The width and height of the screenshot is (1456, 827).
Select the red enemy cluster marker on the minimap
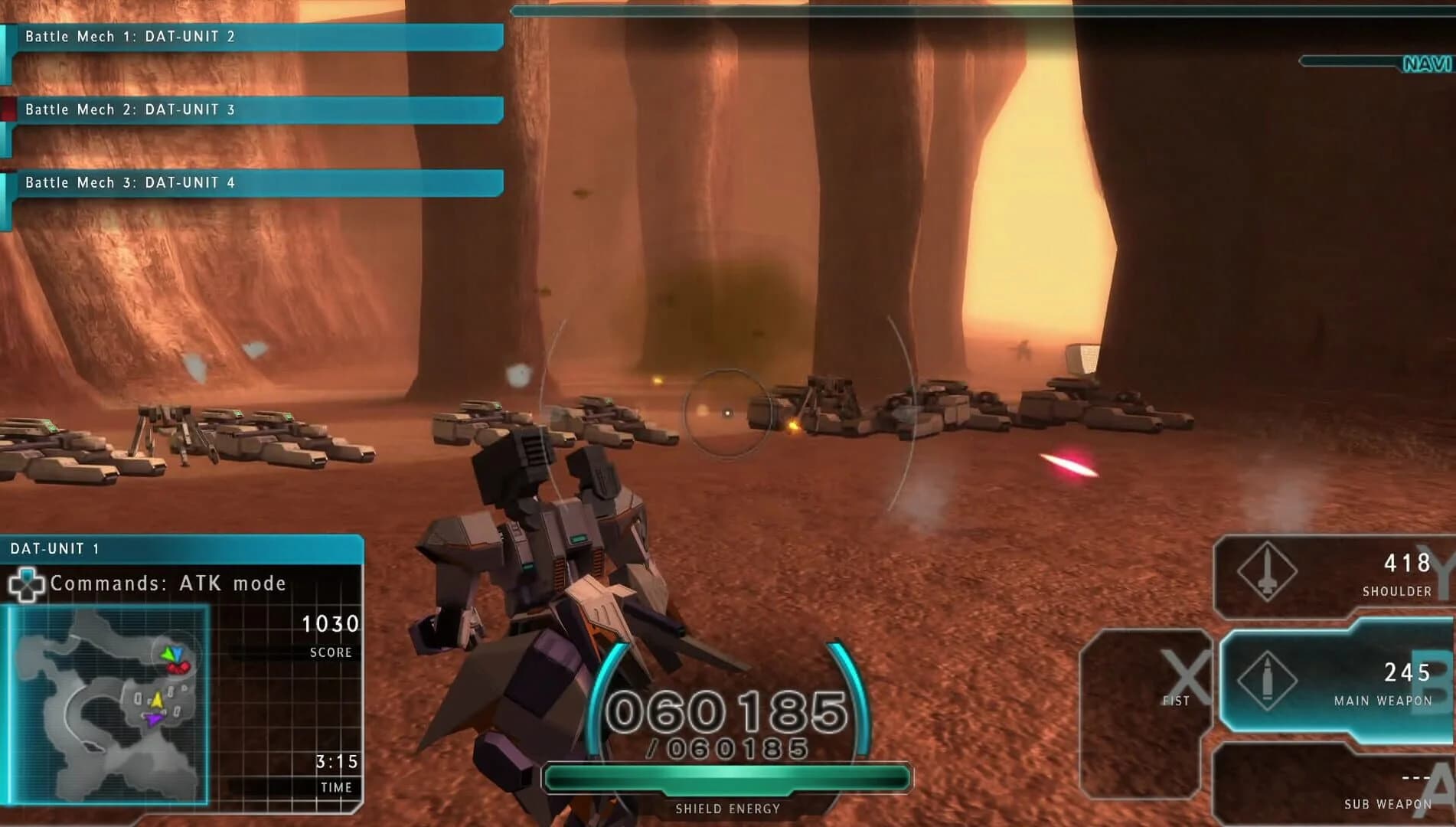click(178, 668)
